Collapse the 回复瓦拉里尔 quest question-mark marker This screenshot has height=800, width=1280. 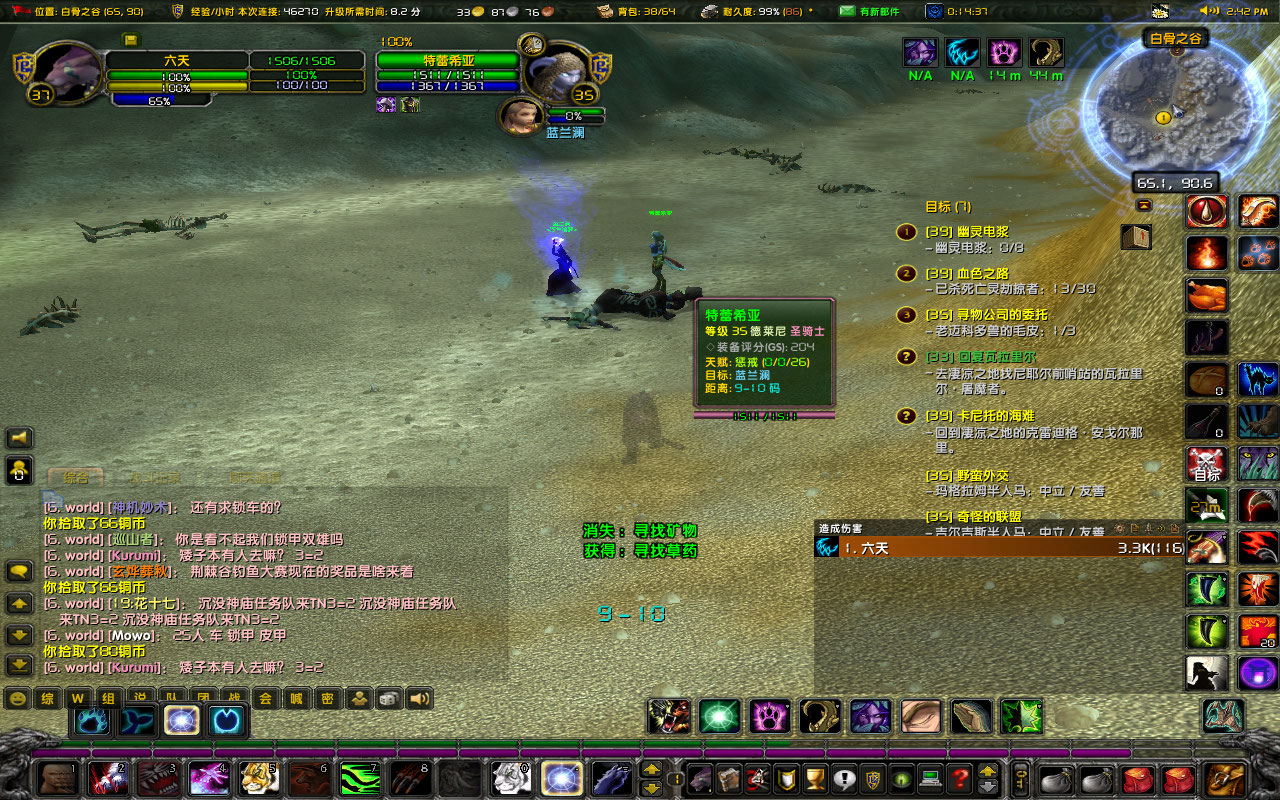pos(906,356)
